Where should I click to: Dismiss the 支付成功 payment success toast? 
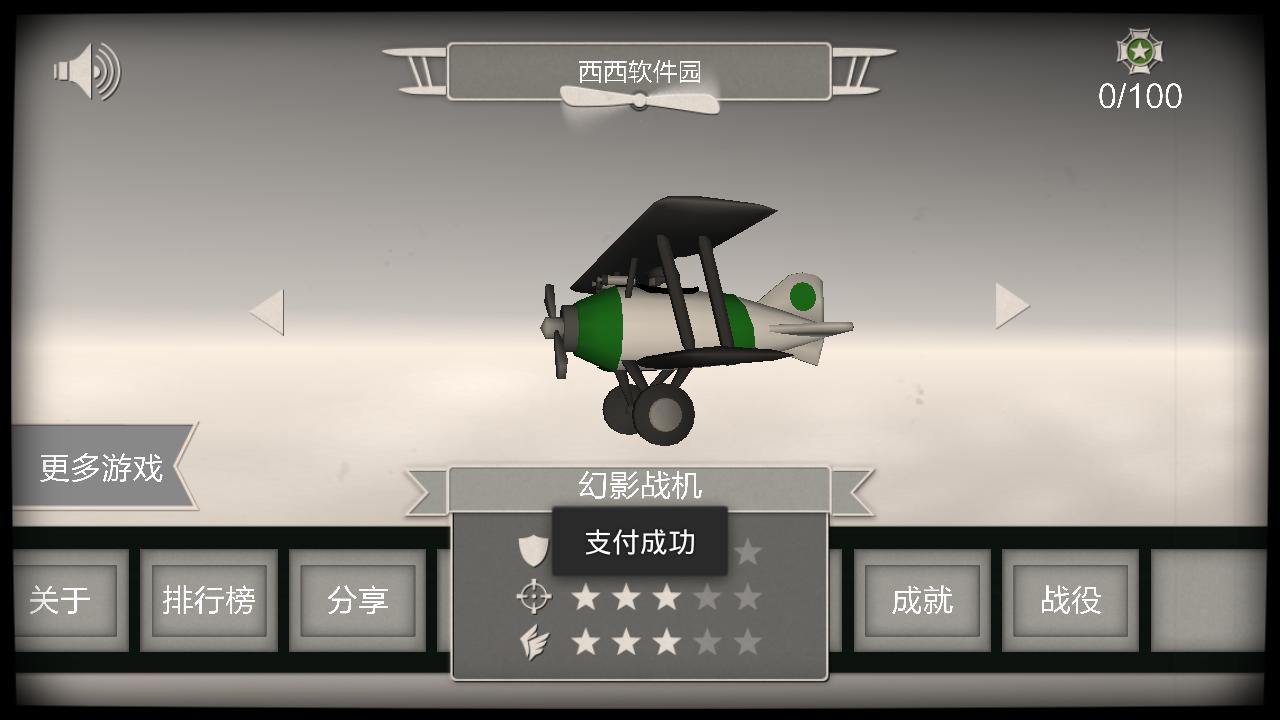click(639, 543)
